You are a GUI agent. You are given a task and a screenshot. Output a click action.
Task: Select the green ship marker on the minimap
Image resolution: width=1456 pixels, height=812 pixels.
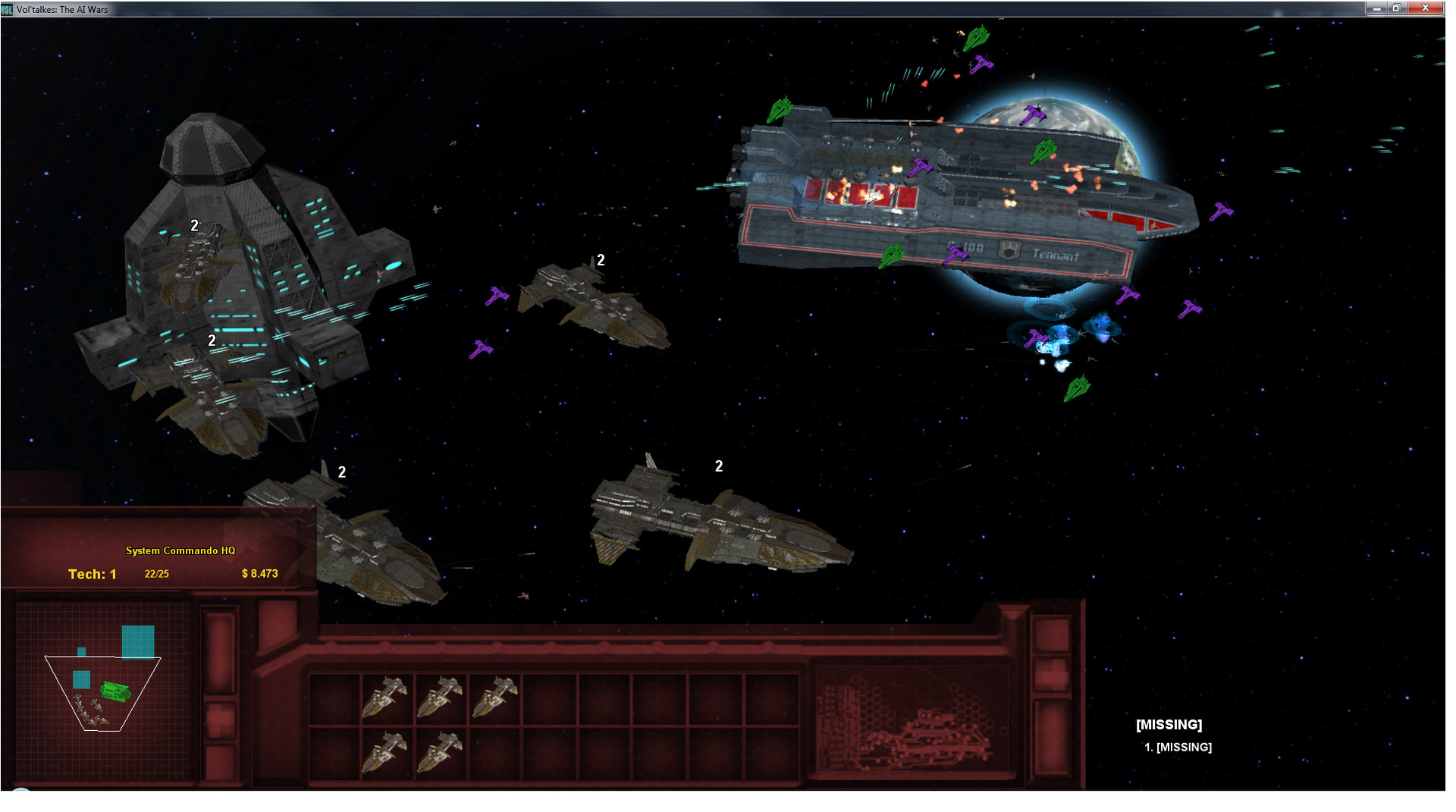coord(115,691)
